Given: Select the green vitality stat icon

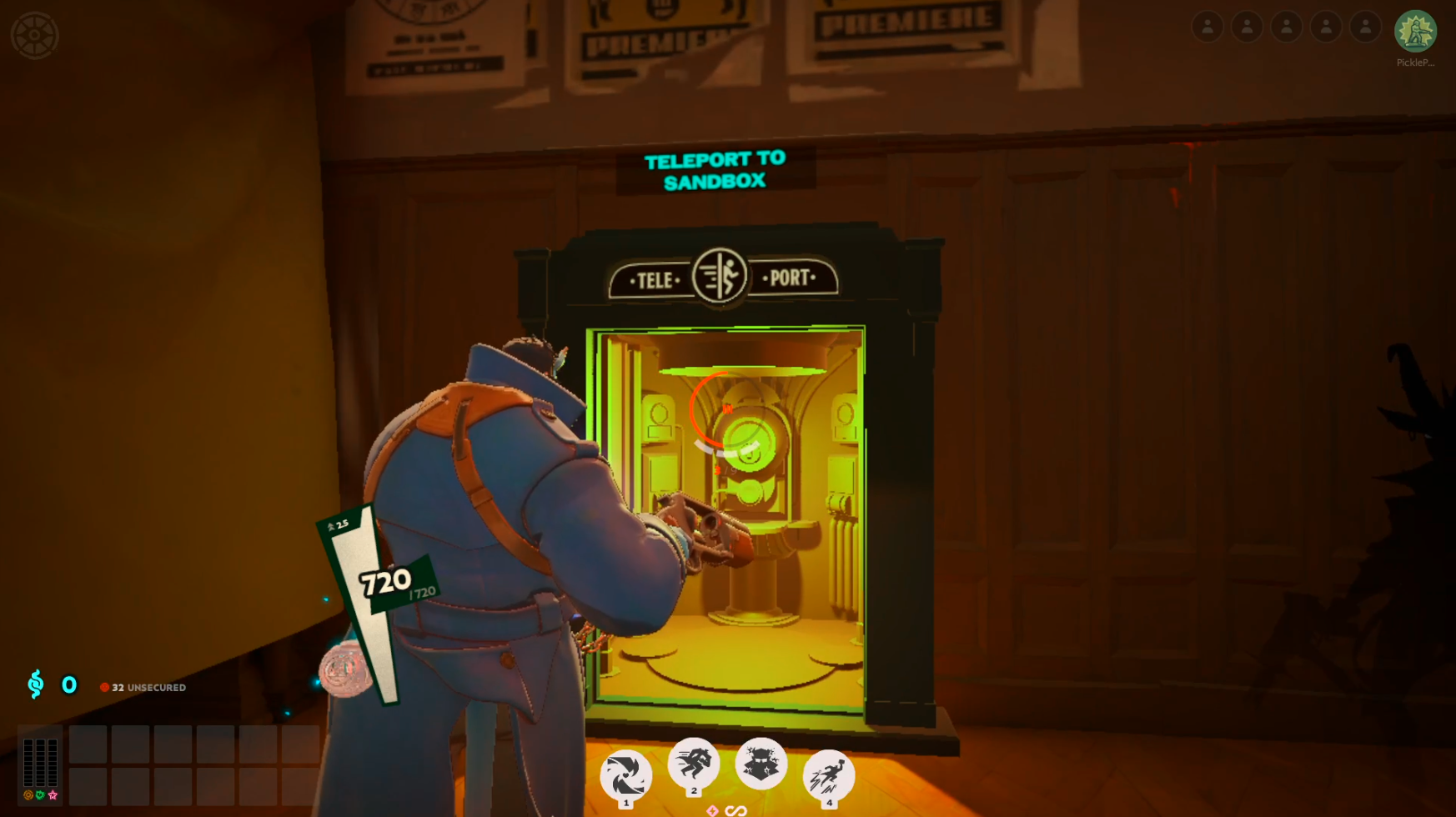Looking at the screenshot, I should click(38, 795).
